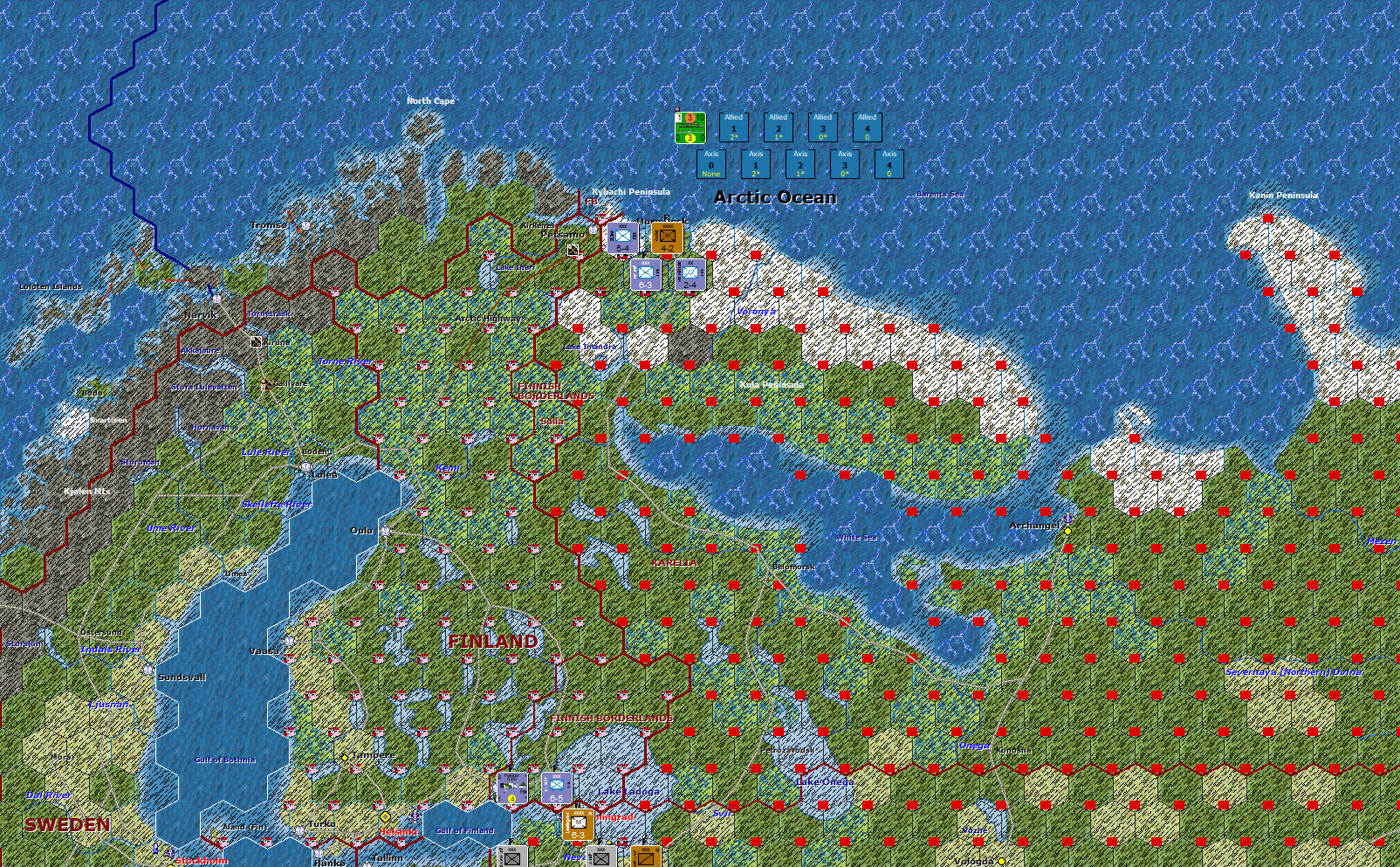Click the yellow airfield dot at Helsinki
The width and height of the screenshot is (1400, 867).
point(387,815)
